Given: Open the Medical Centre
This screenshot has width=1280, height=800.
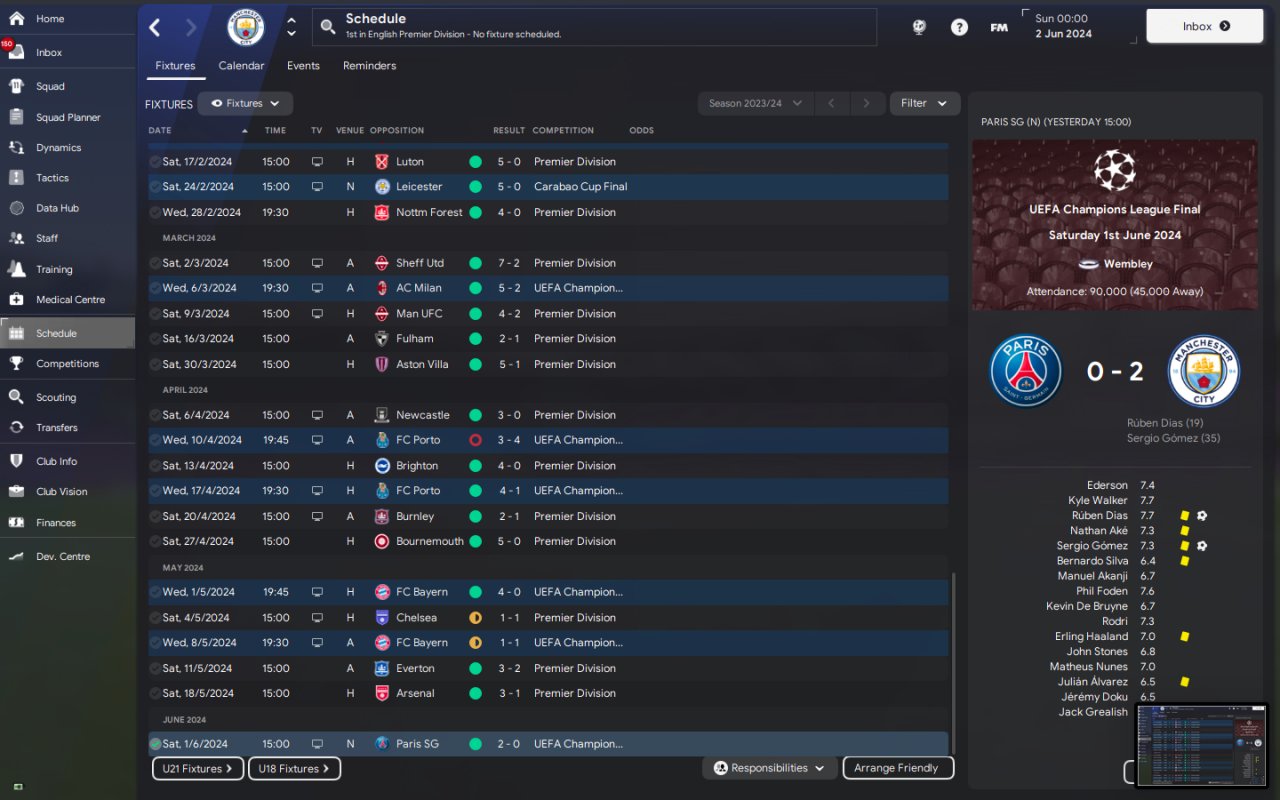Looking at the screenshot, I should [69, 299].
